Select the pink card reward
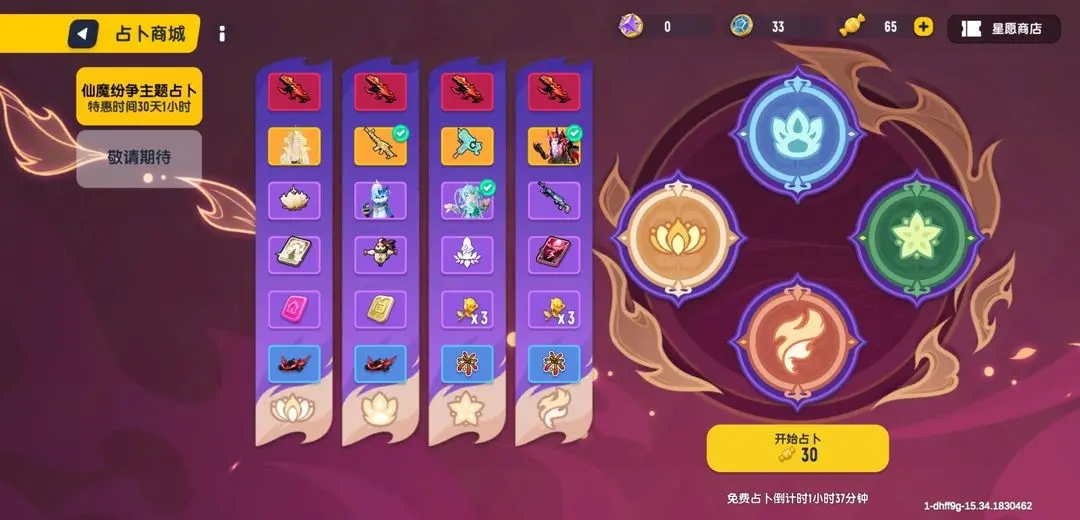Image resolution: width=1080 pixels, height=520 pixels. [x=294, y=309]
